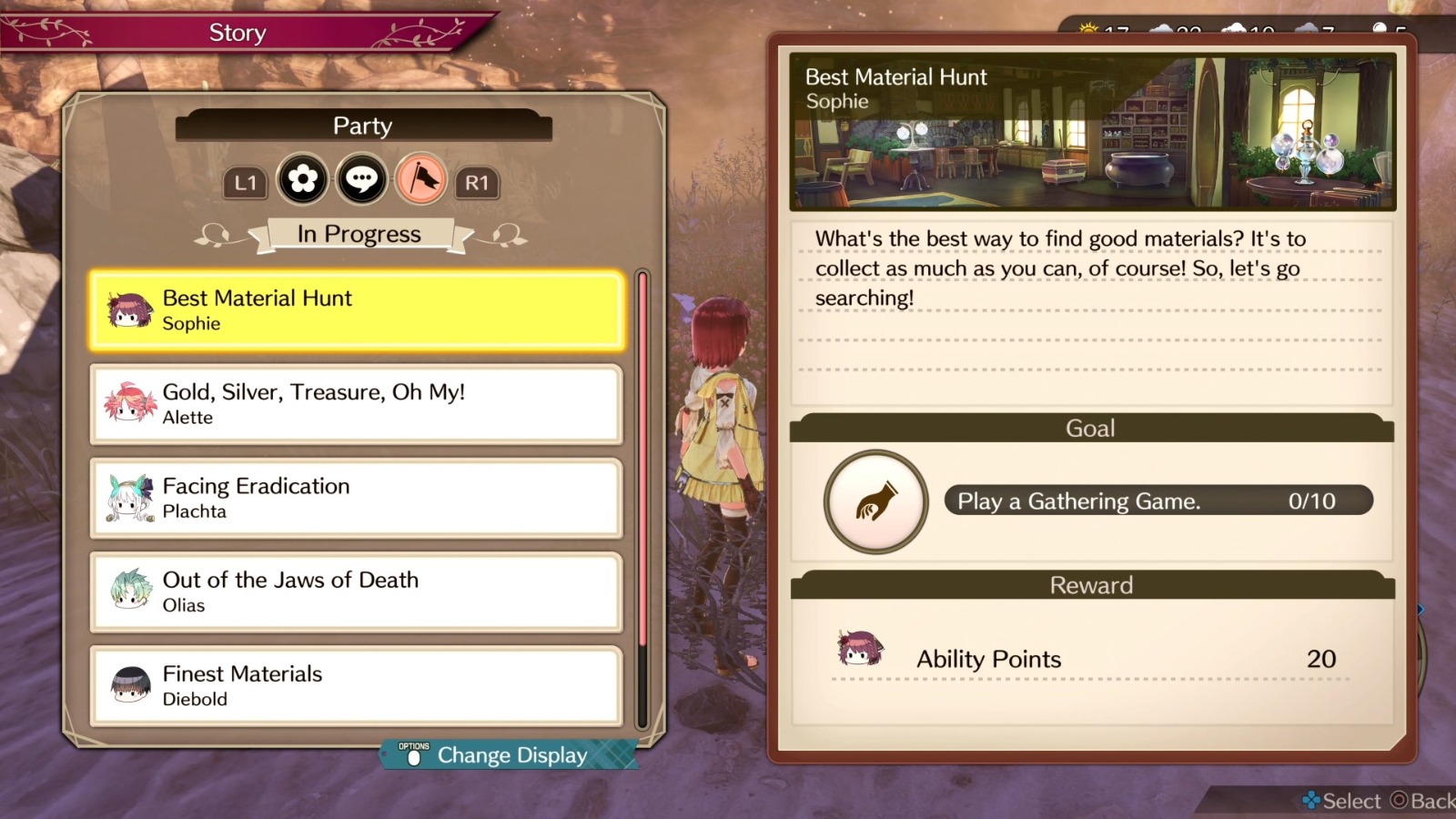The image size is (1456, 819).
Task: Click the snowy cloud weather icon
Action: (x=1234, y=29)
